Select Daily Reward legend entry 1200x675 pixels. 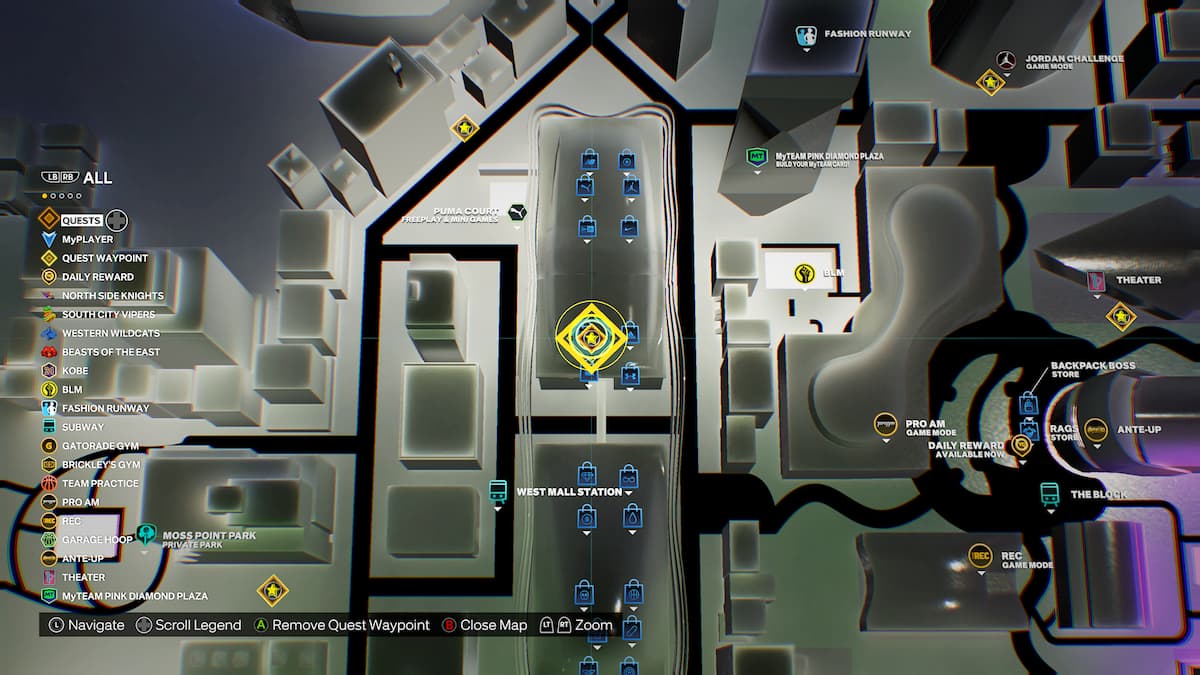[x=97, y=277]
